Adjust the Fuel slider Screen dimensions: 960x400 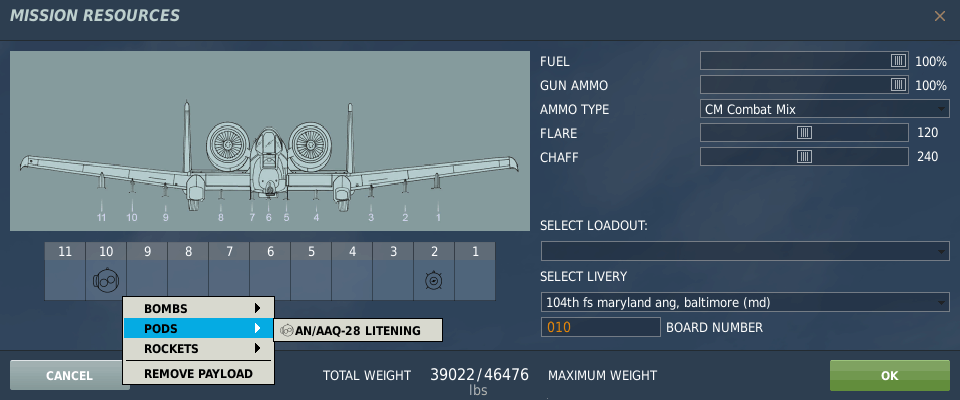tap(898, 61)
